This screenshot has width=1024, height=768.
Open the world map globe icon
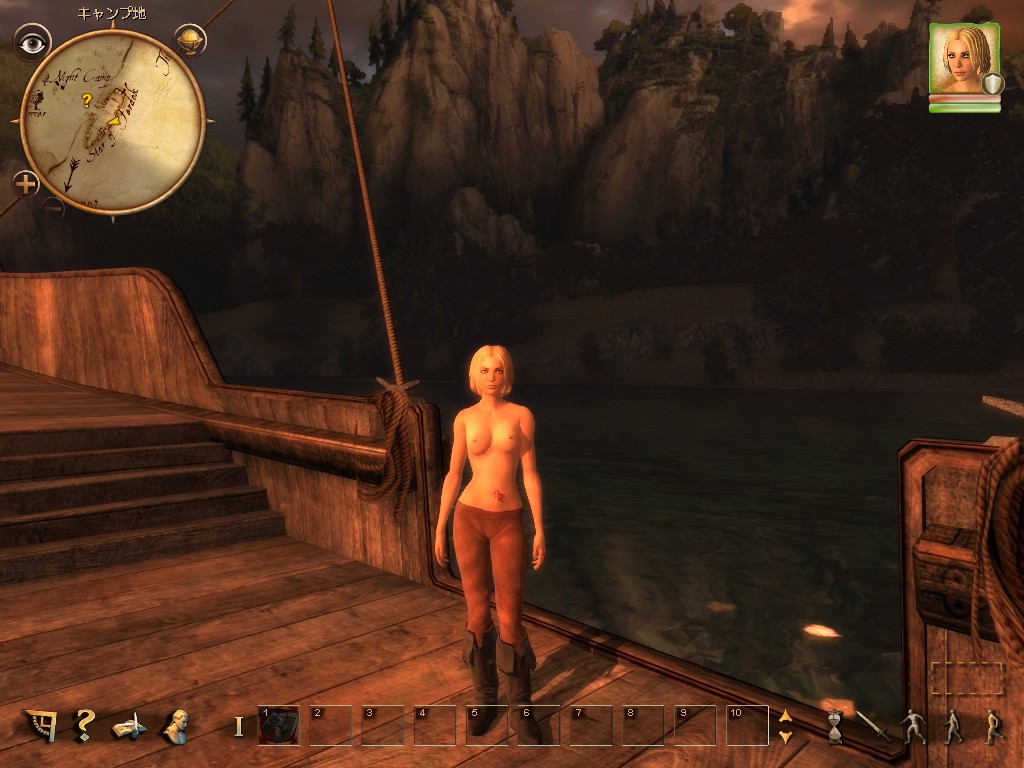(189, 40)
